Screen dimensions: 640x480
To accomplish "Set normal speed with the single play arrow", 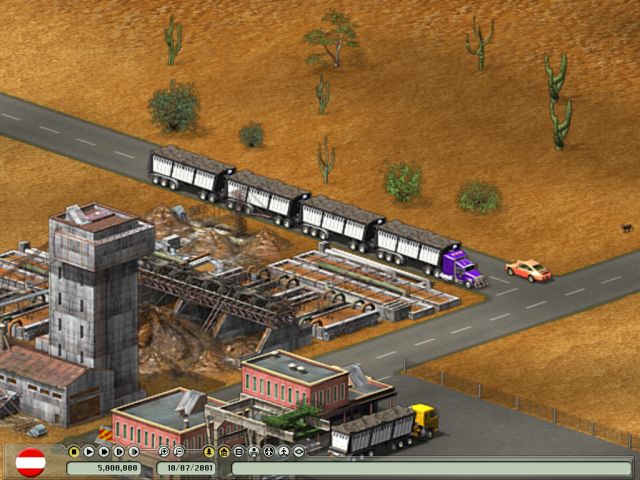I will (x=89, y=451).
